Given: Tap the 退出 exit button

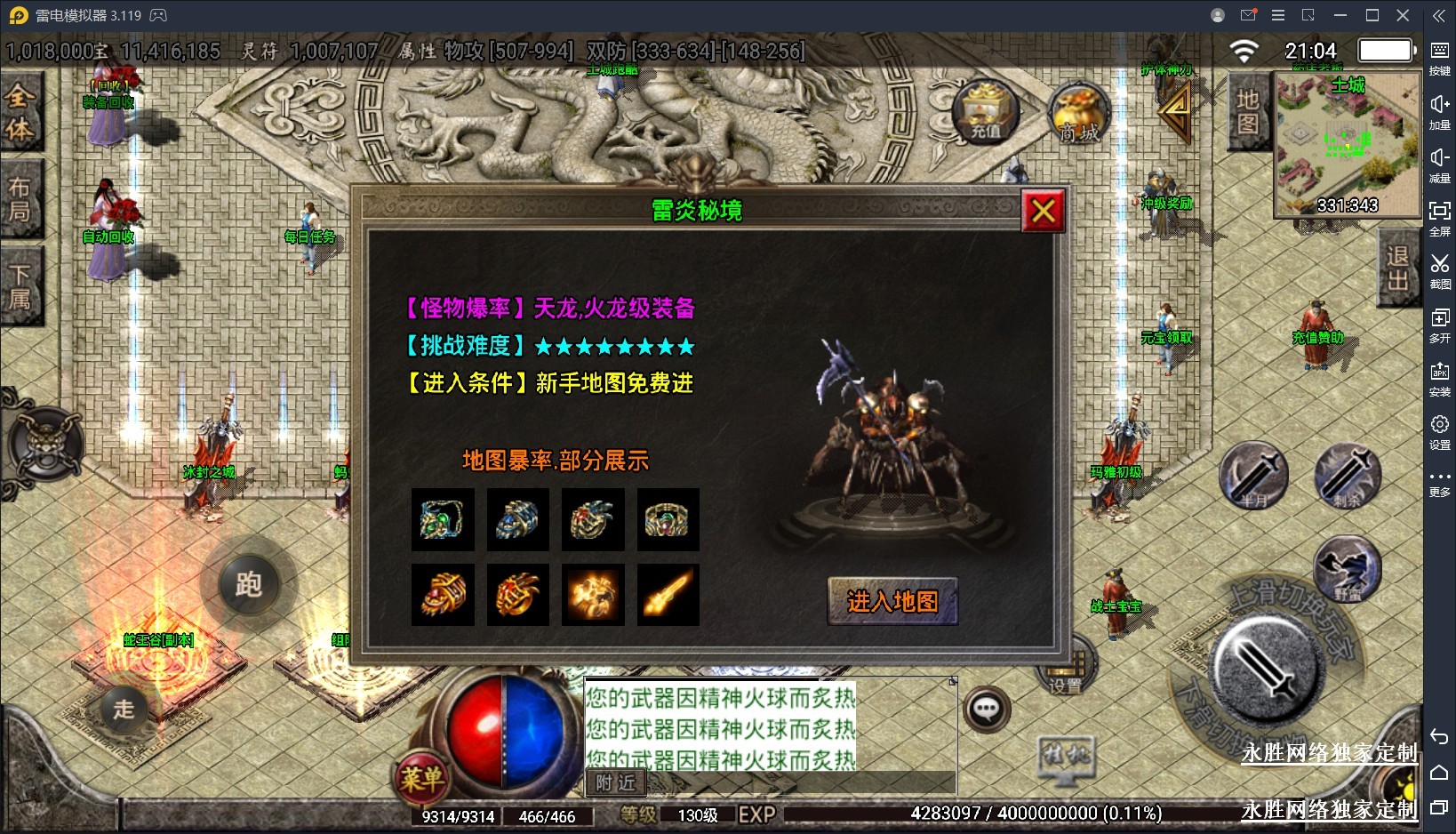Looking at the screenshot, I should pos(1397,269).
